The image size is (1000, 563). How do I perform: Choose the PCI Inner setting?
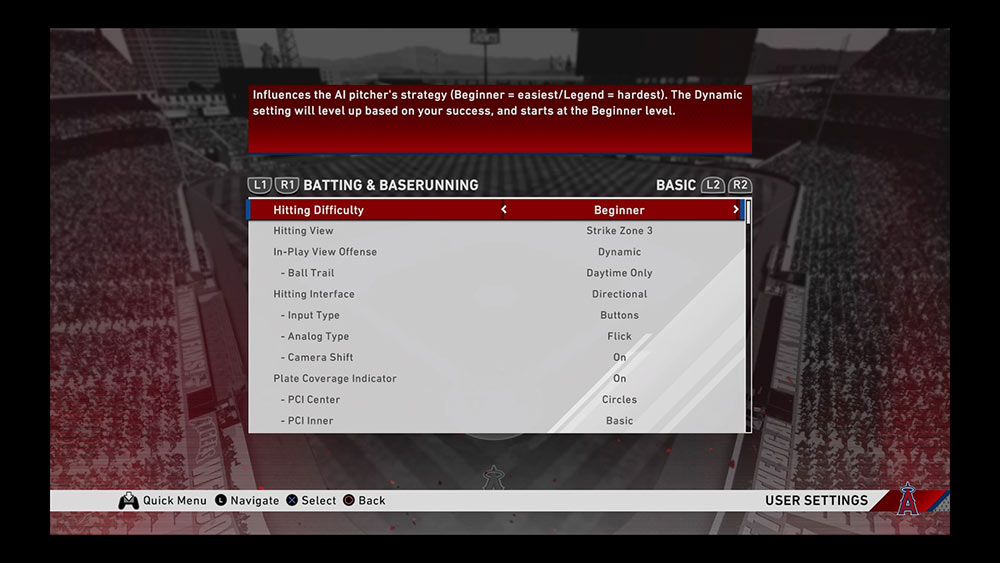pyautogui.click(x=497, y=420)
